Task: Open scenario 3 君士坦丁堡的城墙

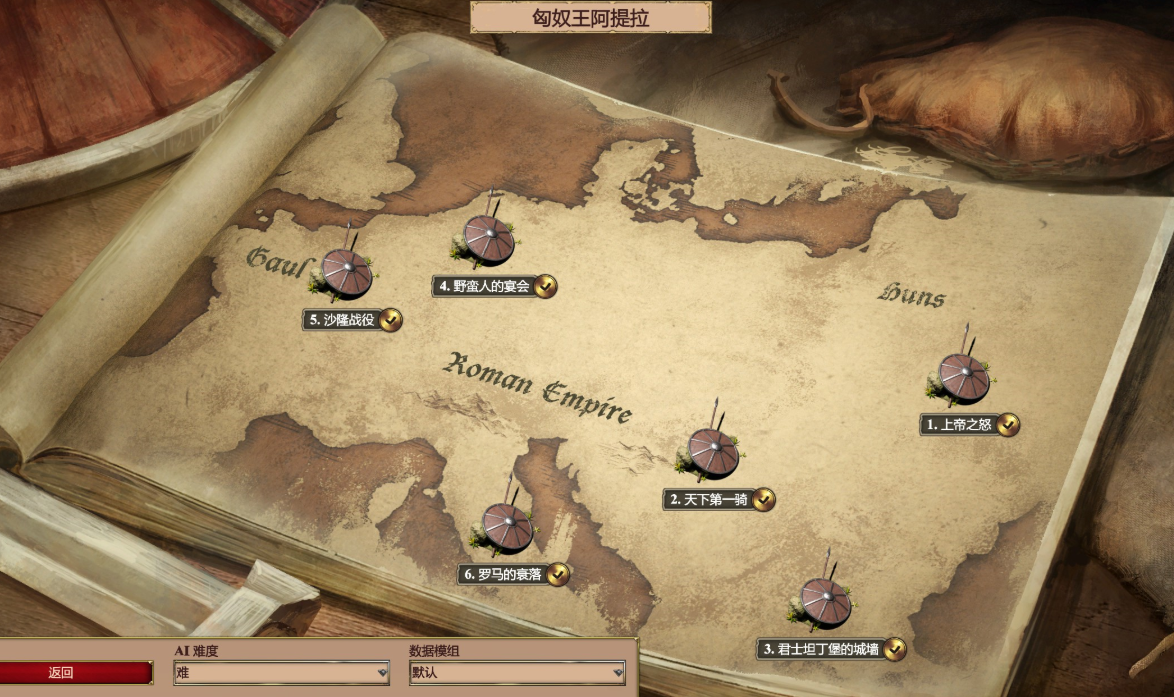Action: 826,603
